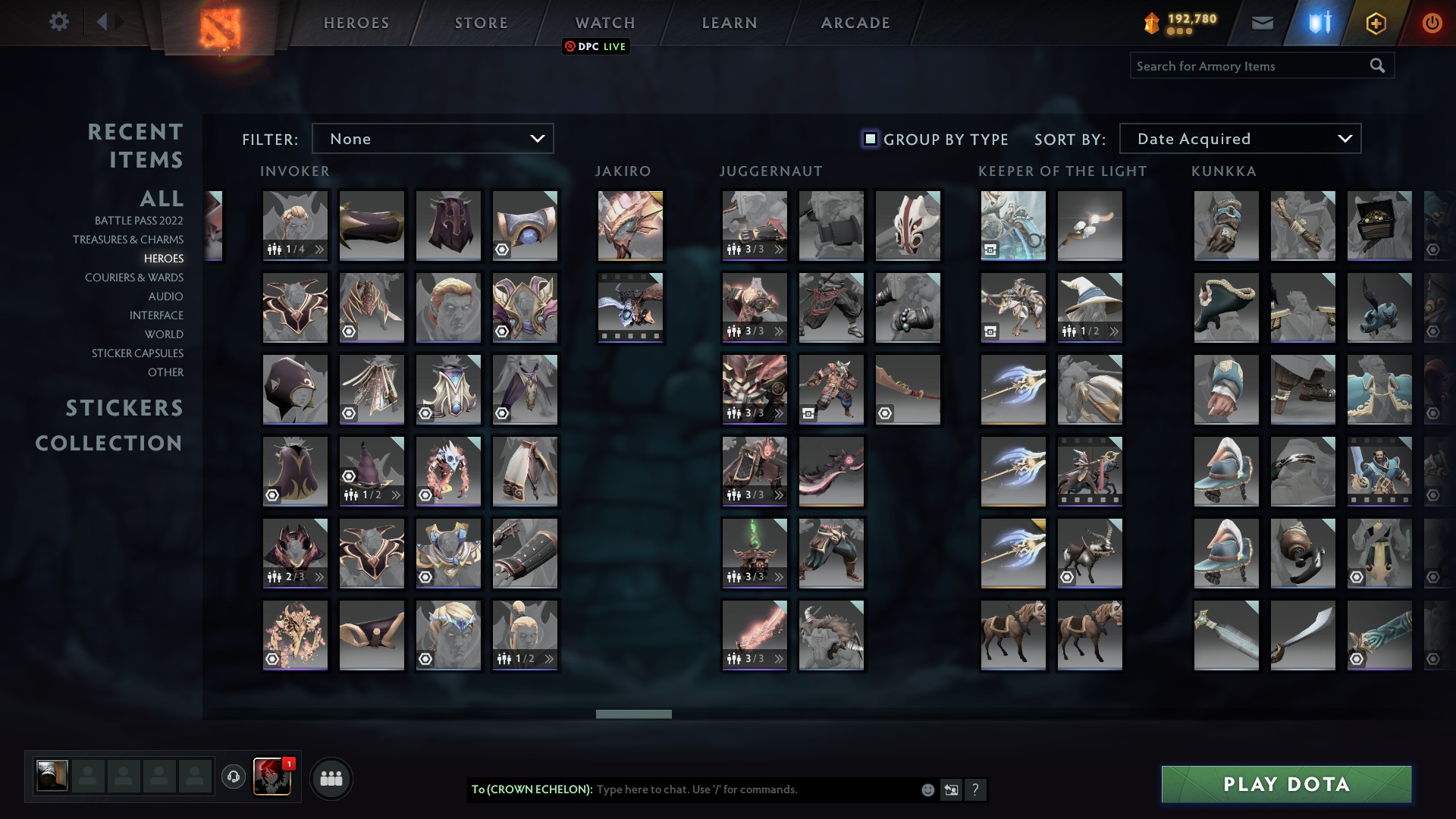Image resolution: width=1456 pixels, height=819 pixels.
Task: Open the emoji picker in the chat bar
Action: pyautogui.click(x=927, y=789)
